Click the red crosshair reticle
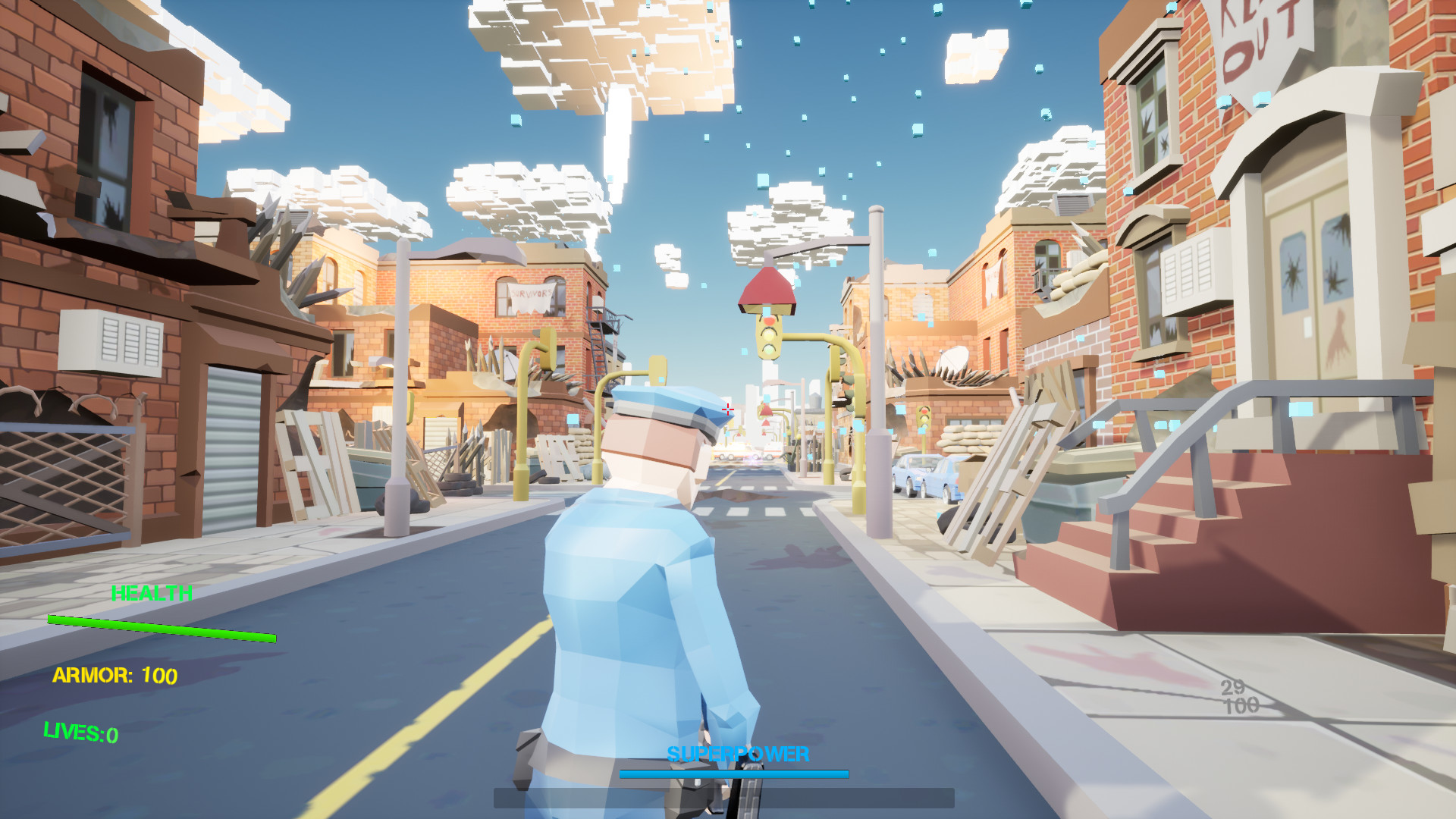The height and width of the screenshot is (819, 1456). coord(727,409)
